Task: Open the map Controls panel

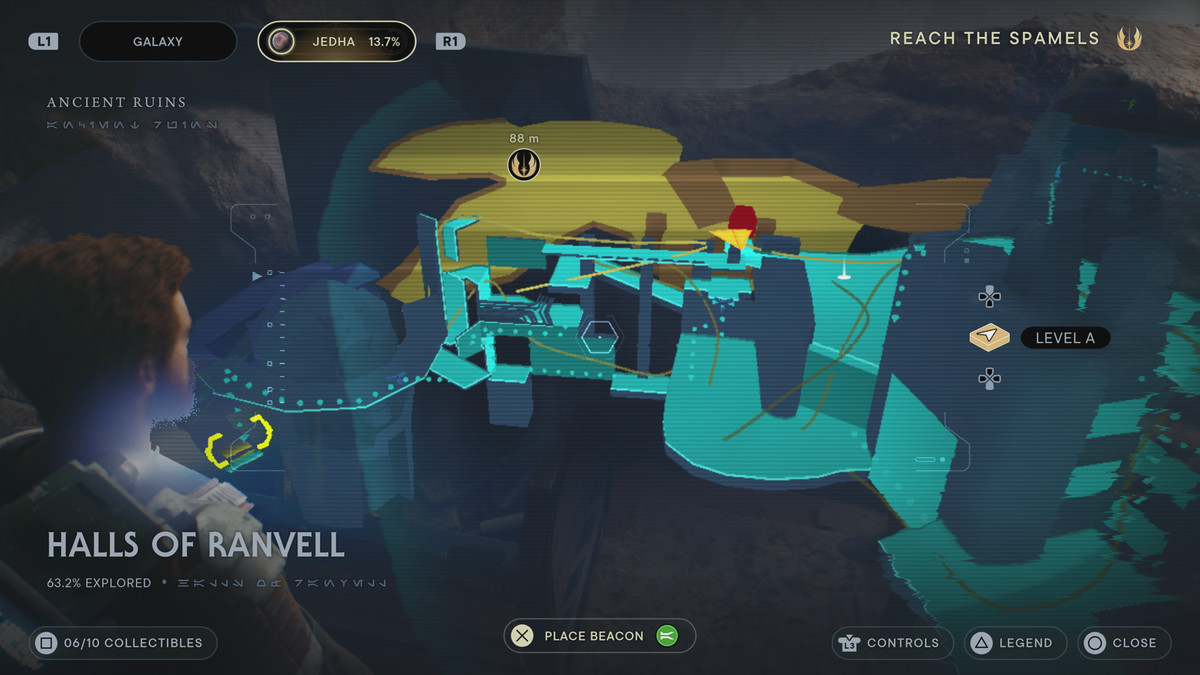Action: click(890, 643)
